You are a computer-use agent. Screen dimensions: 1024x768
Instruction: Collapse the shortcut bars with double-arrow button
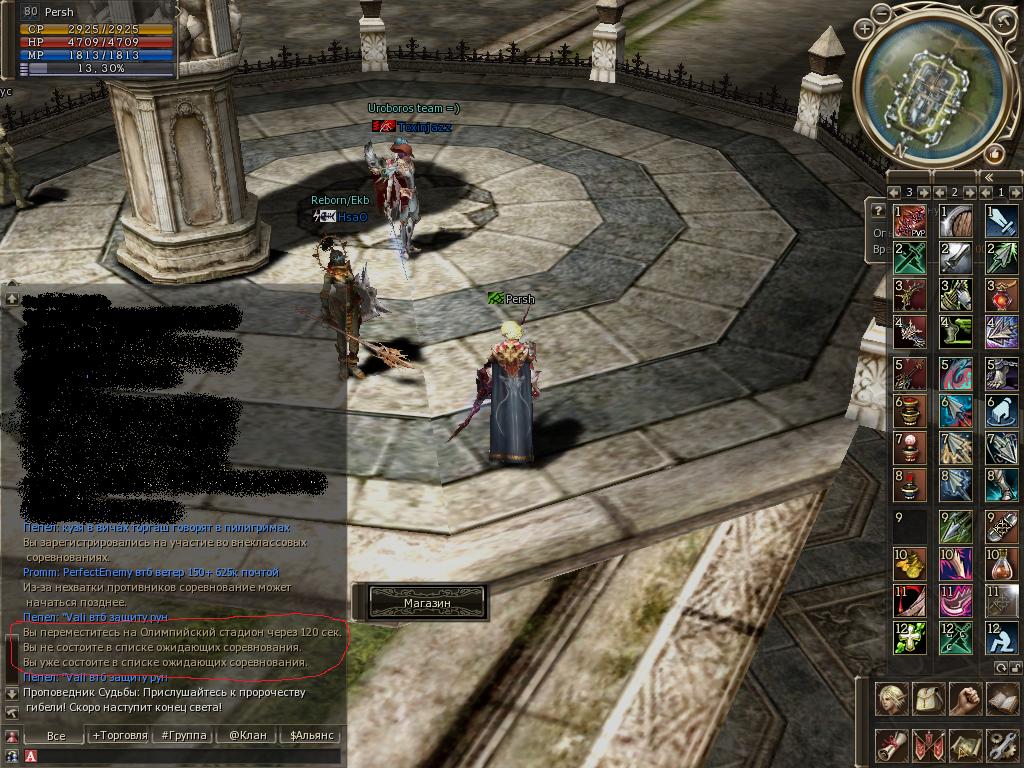(x=987, y=176)
